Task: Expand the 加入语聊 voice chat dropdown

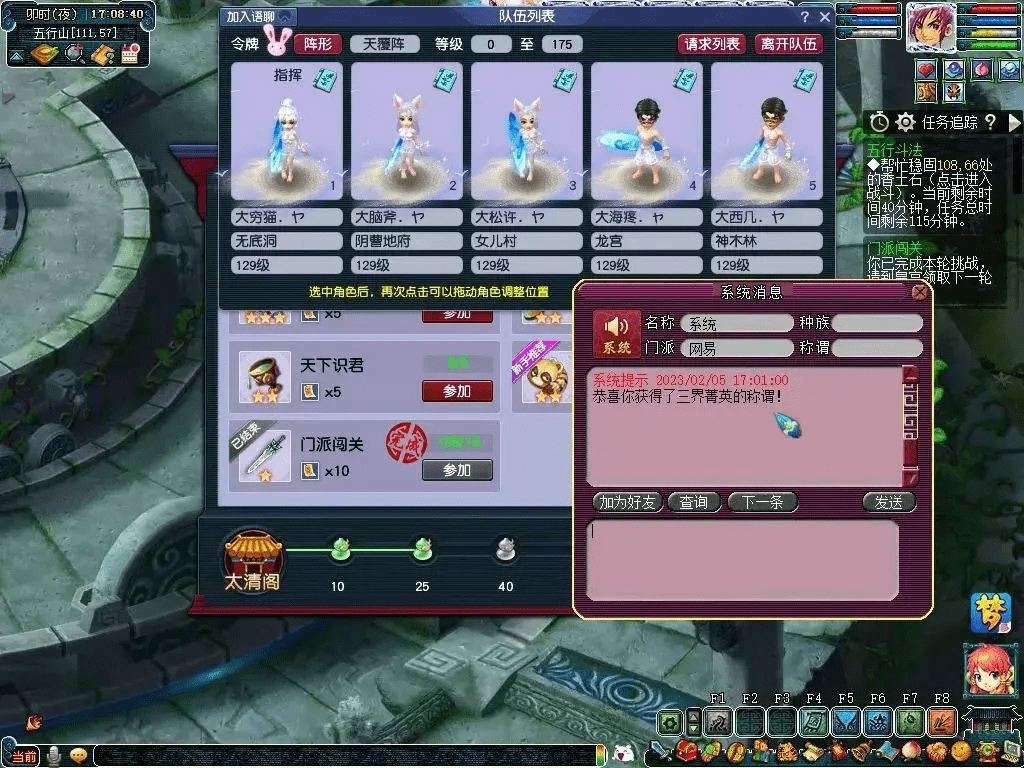Action: coord(259,17)
